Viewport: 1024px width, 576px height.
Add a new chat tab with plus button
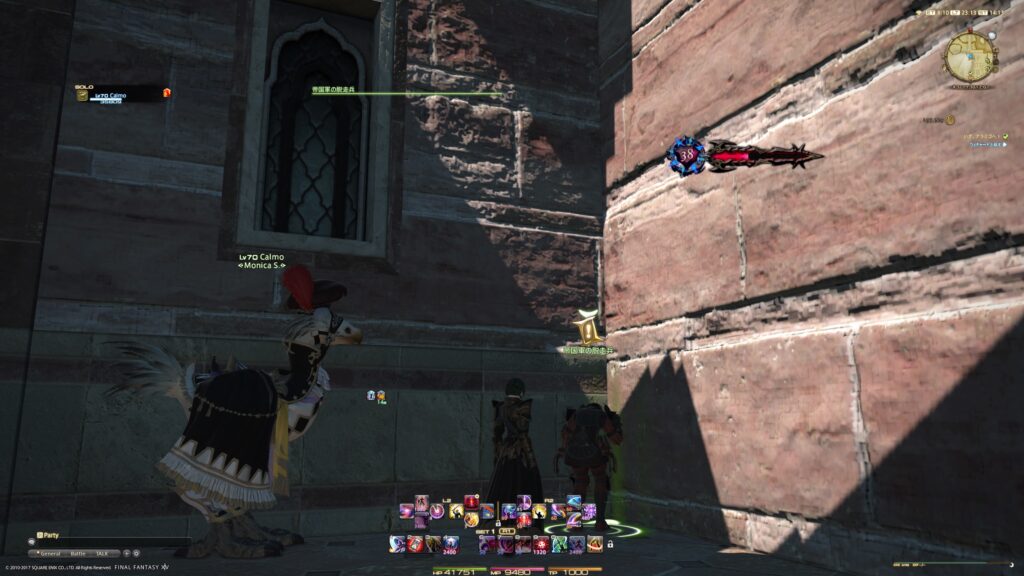pos(125,553)
